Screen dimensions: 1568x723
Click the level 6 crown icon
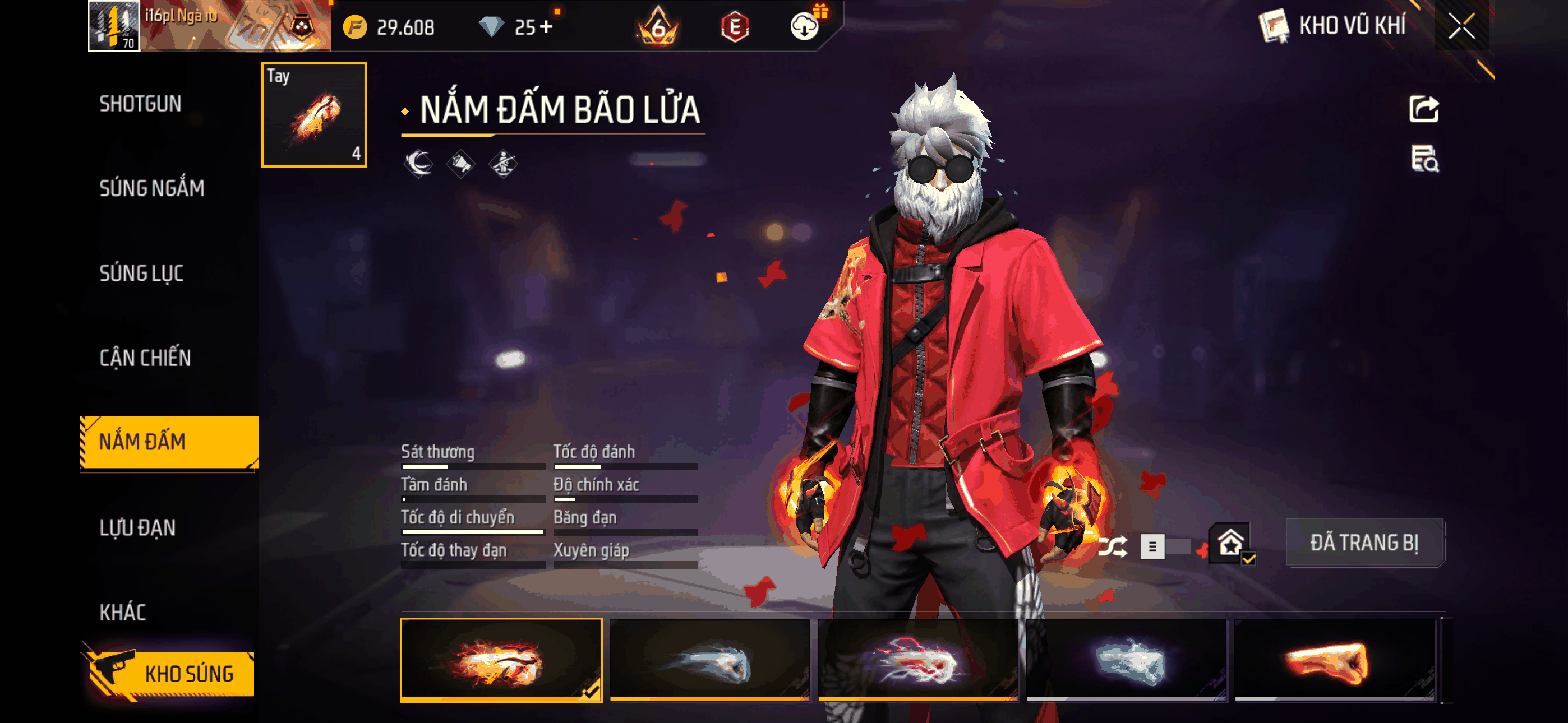[658, 26]
